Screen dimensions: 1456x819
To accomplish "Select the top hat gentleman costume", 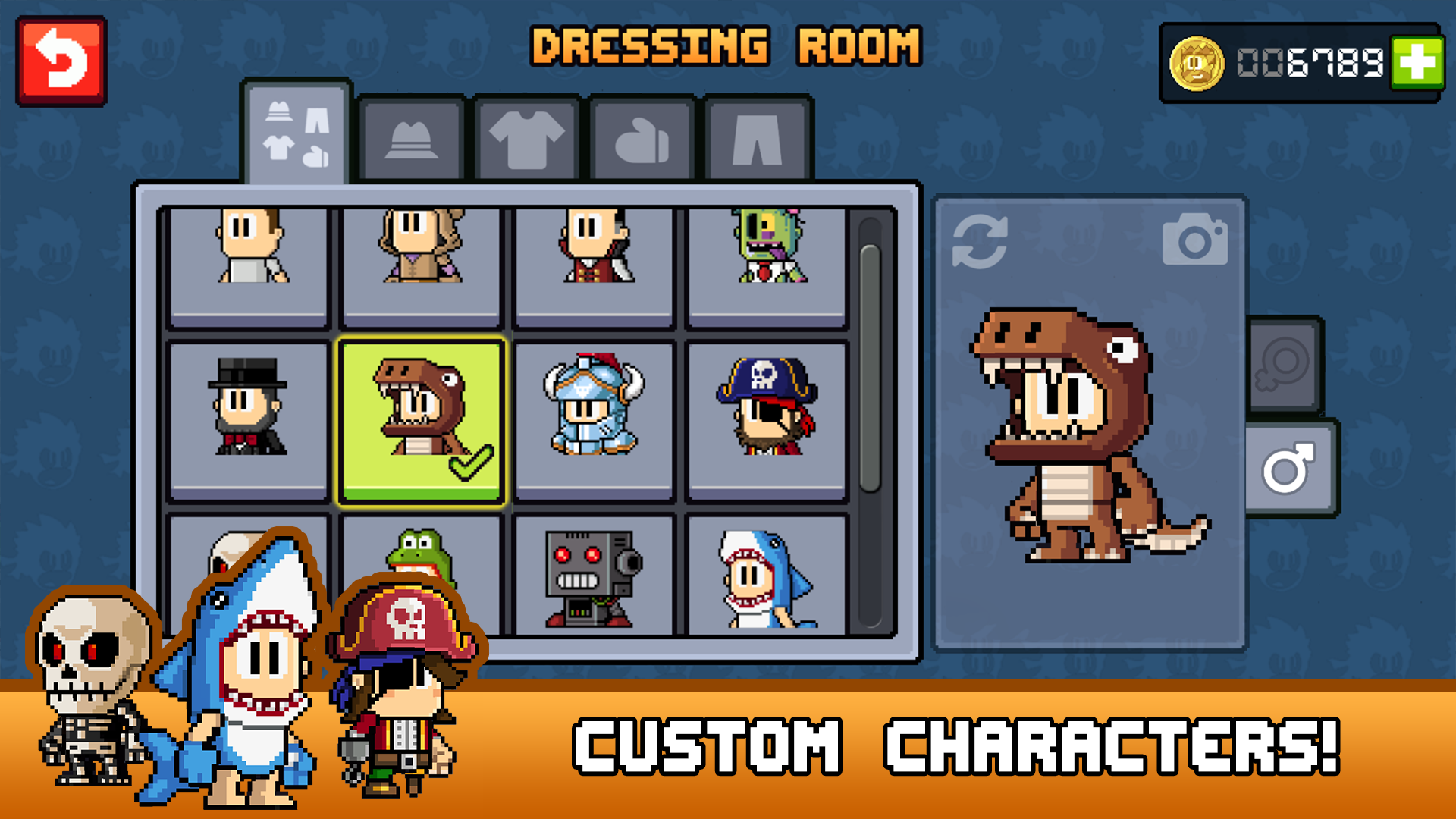I will 248,419.
